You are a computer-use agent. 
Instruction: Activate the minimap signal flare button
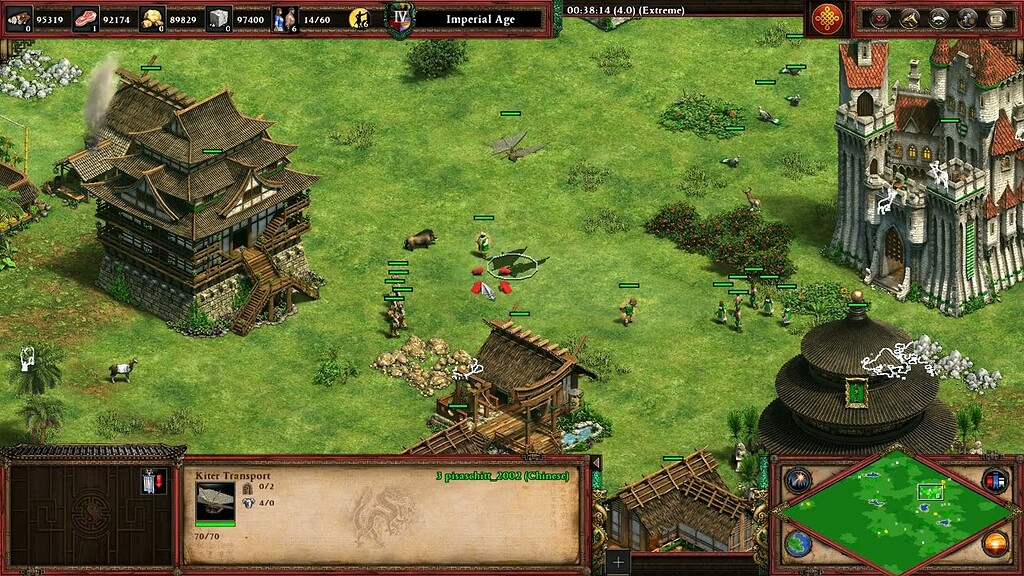798,480
